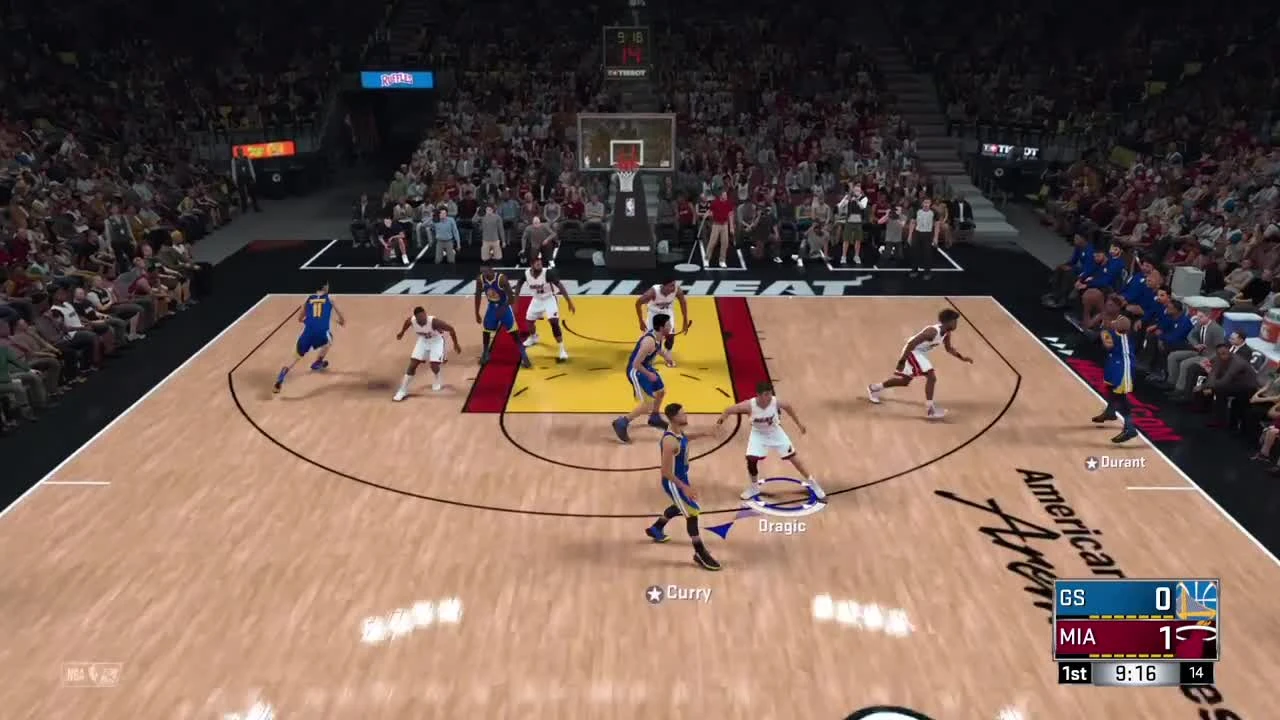Select the Dragic name label
This screenshot has width=1280, height=720.
[784, 525]
